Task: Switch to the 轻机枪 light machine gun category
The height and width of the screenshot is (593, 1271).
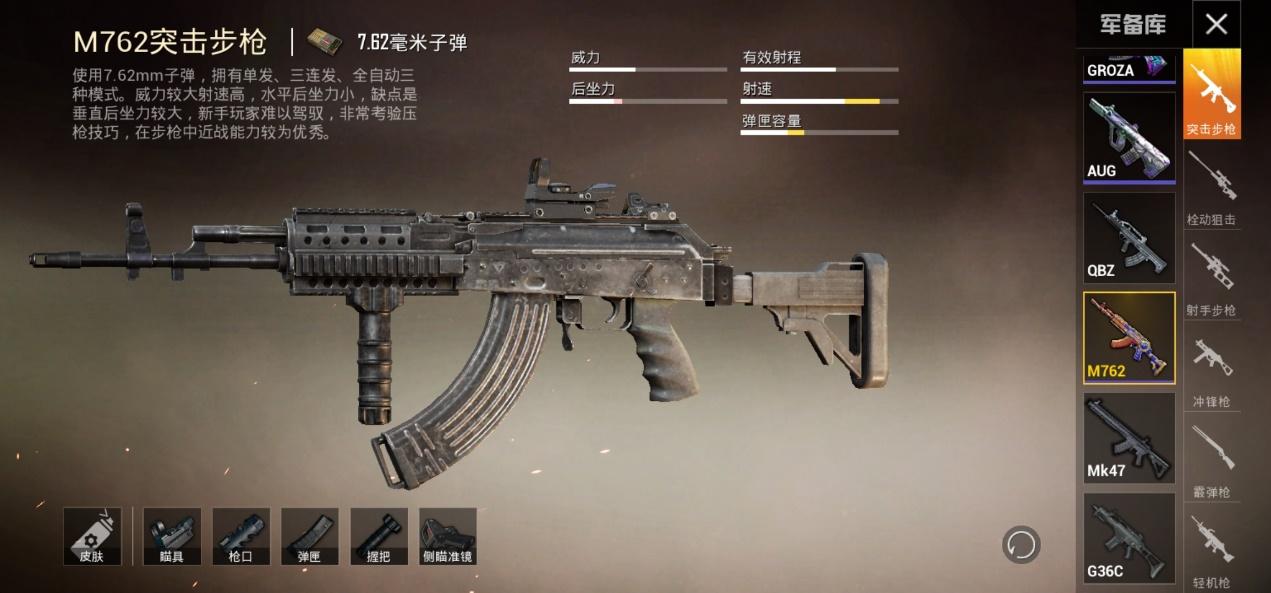Action: point(1212,550)
